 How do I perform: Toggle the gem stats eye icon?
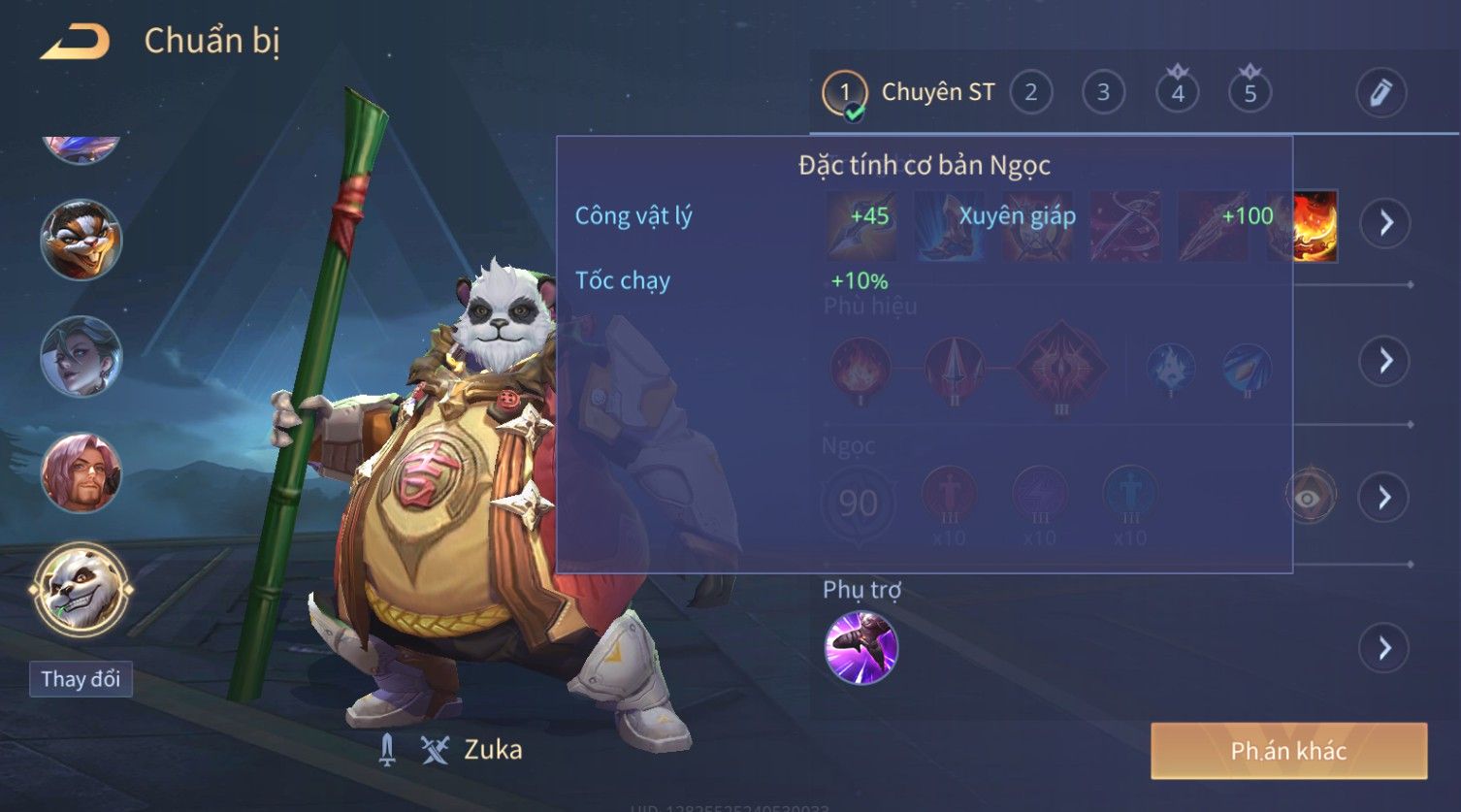[x=1309, y=498]
